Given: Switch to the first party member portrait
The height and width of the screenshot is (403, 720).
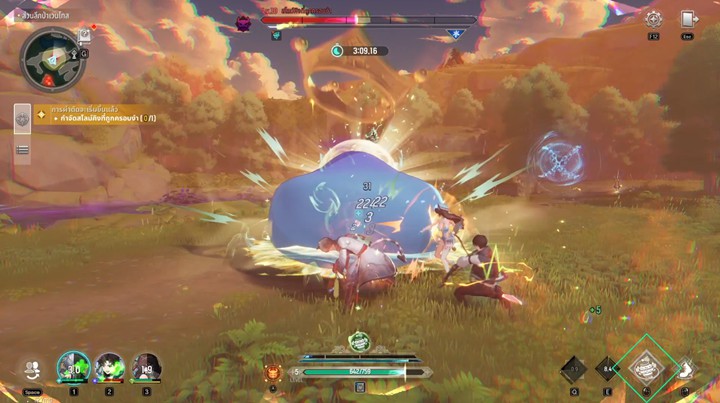Looking at the screenshot, I should click(x=73, y=367).
